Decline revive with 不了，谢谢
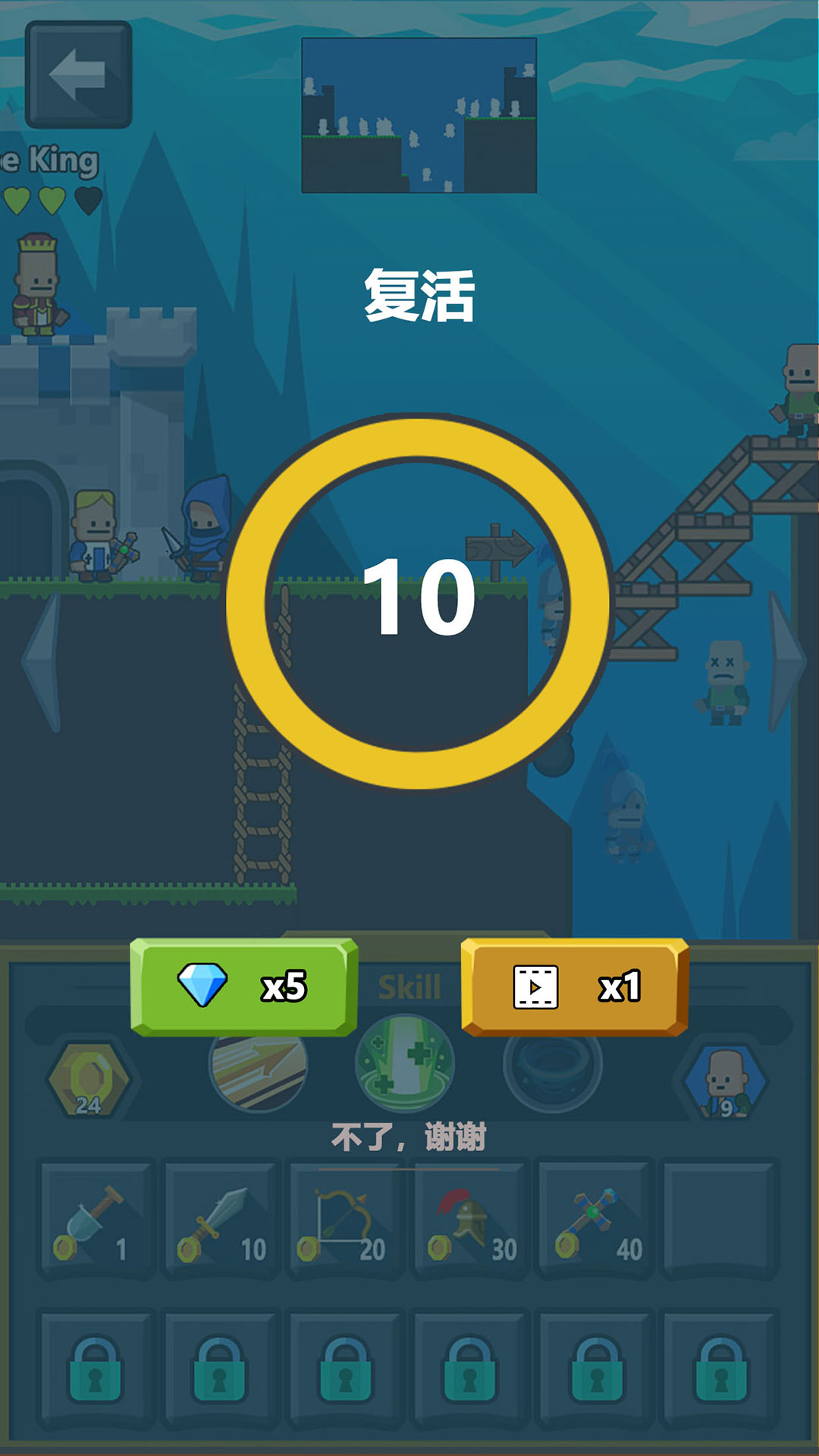The image size is (819, 1456). 409,1137
